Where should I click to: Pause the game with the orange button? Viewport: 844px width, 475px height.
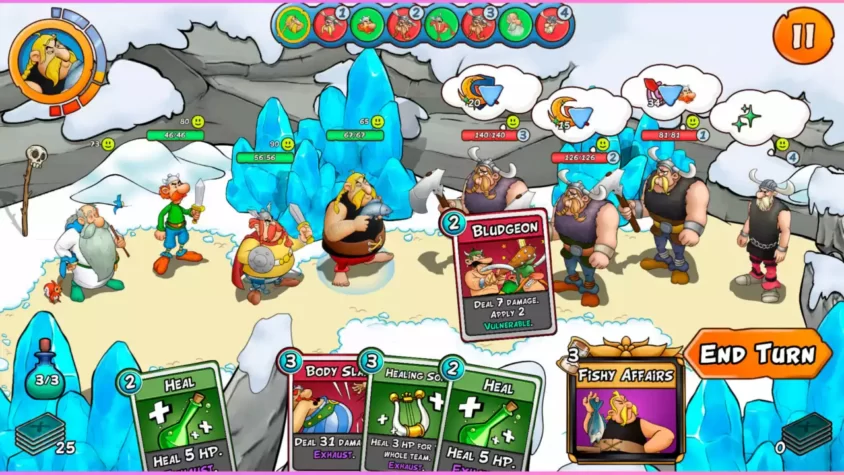[803, 36]
